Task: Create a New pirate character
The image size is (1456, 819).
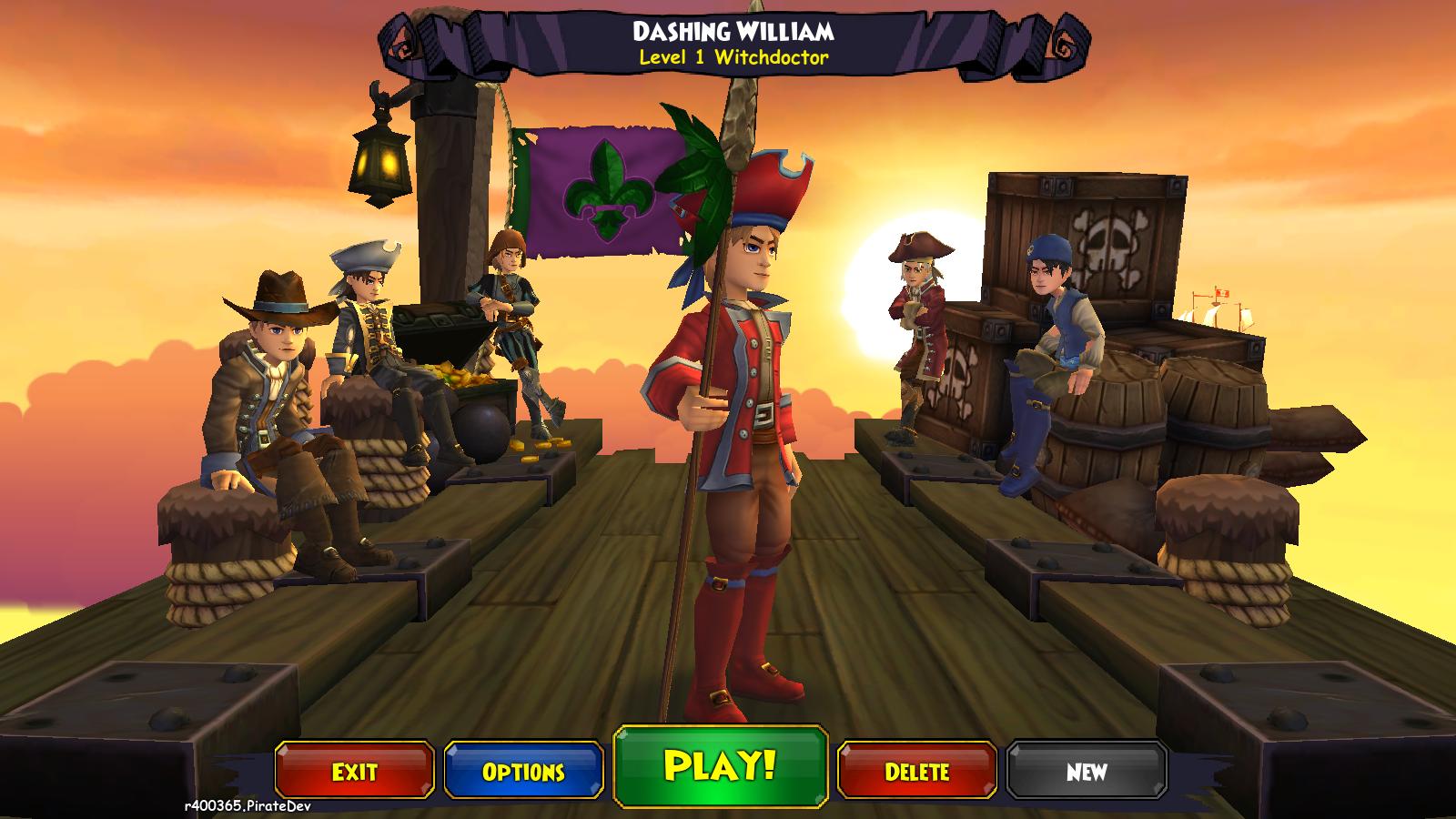Action: pos(1087,772)
